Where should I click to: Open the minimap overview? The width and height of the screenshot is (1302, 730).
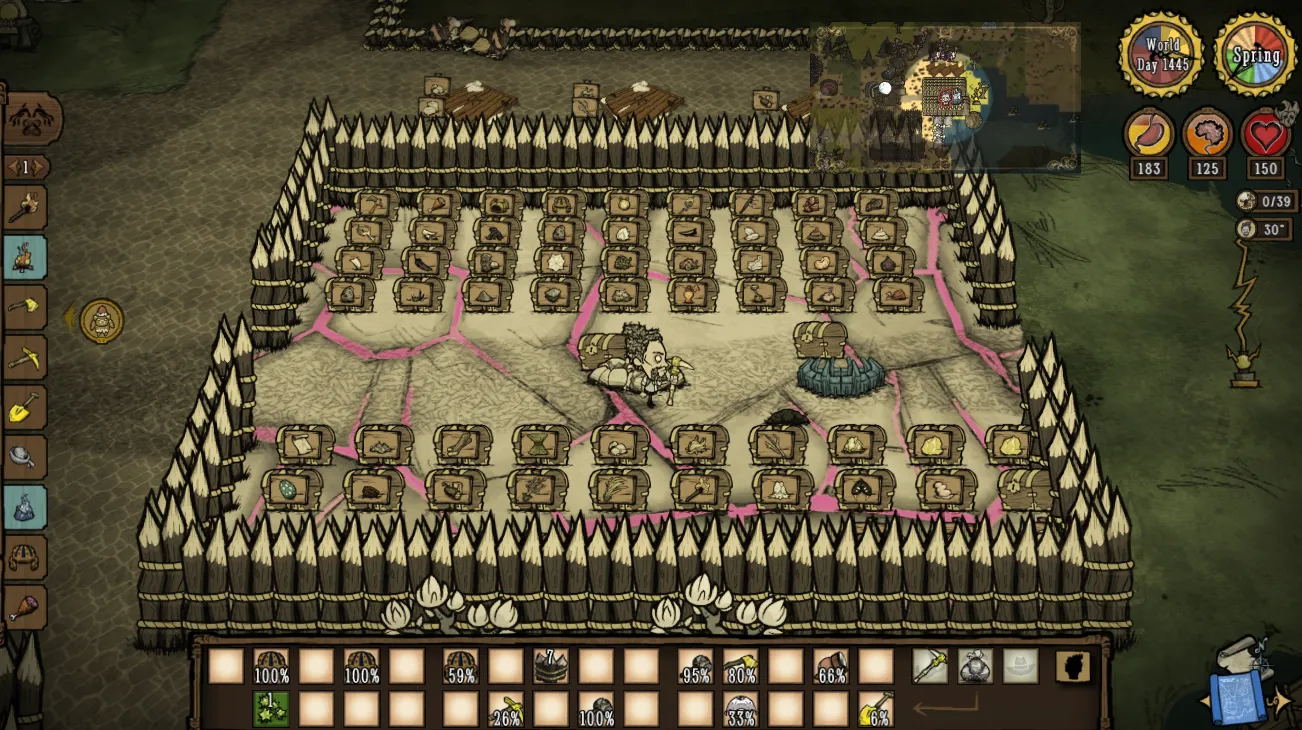[x=945, y=97]
